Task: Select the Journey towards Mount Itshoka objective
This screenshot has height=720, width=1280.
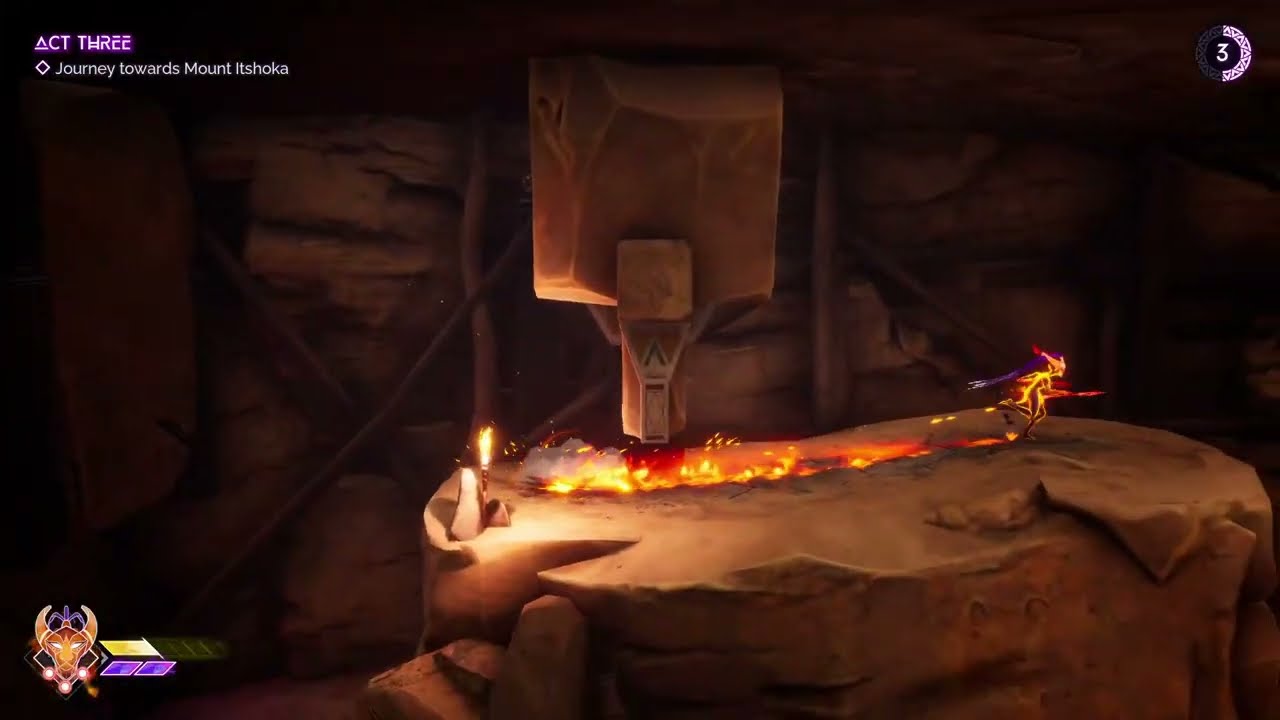Action: click(x=171, y=69)
